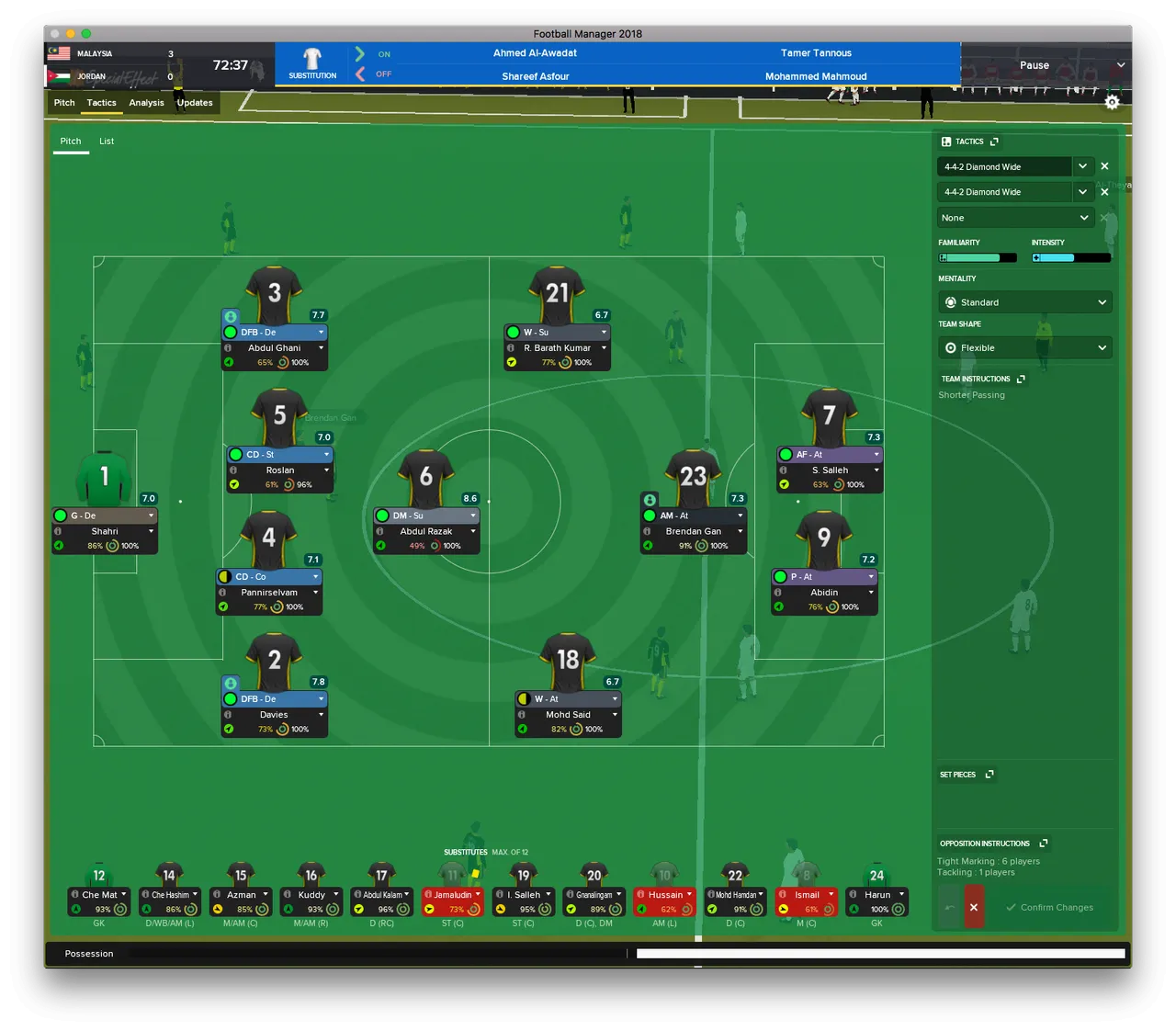Expand Opposition Instructions
The height and width of the screenshot is (1031, 1176).
1044,844
